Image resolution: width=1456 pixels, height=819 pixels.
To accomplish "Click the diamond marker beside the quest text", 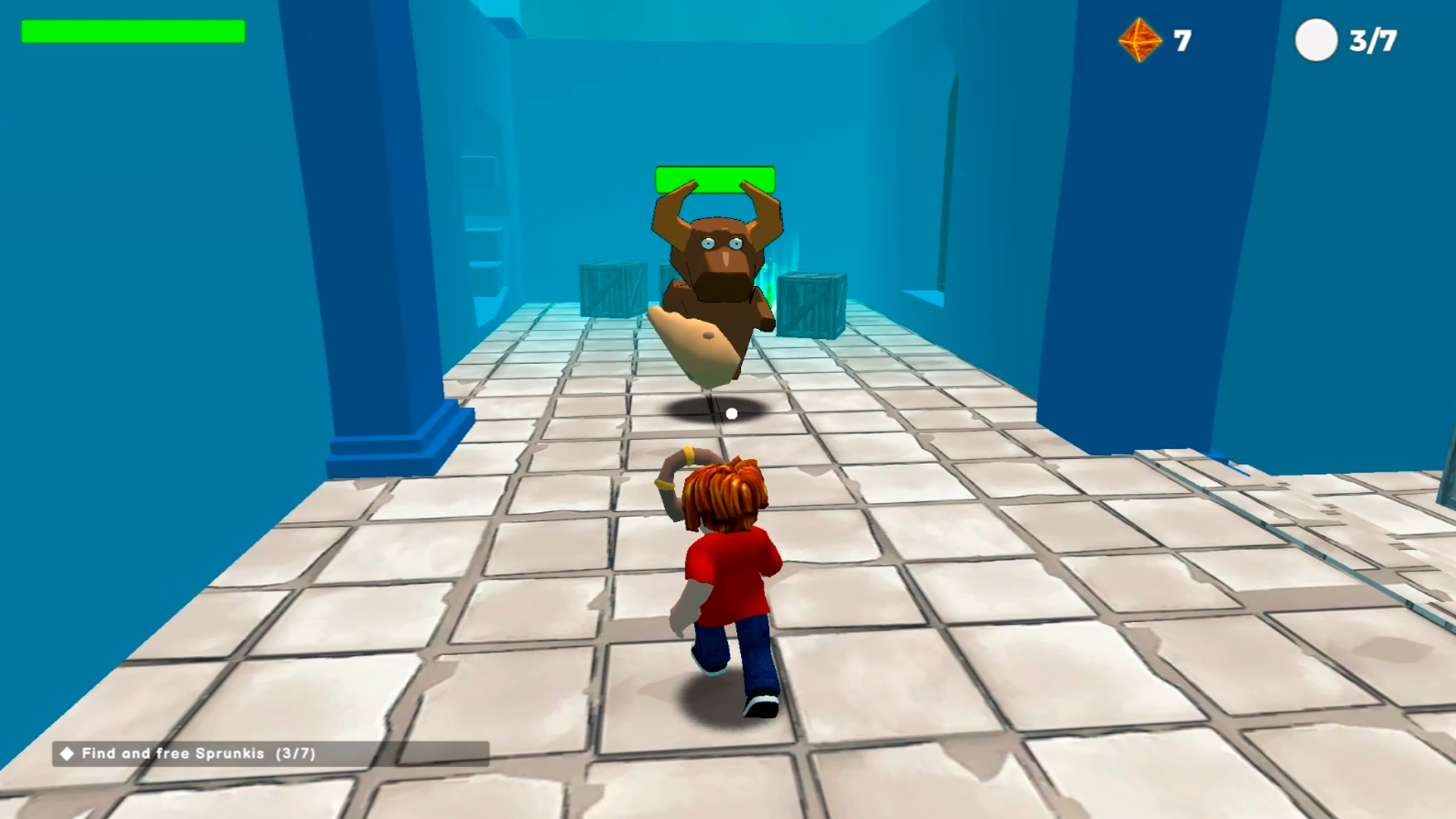I will click(x=69, y=754).
